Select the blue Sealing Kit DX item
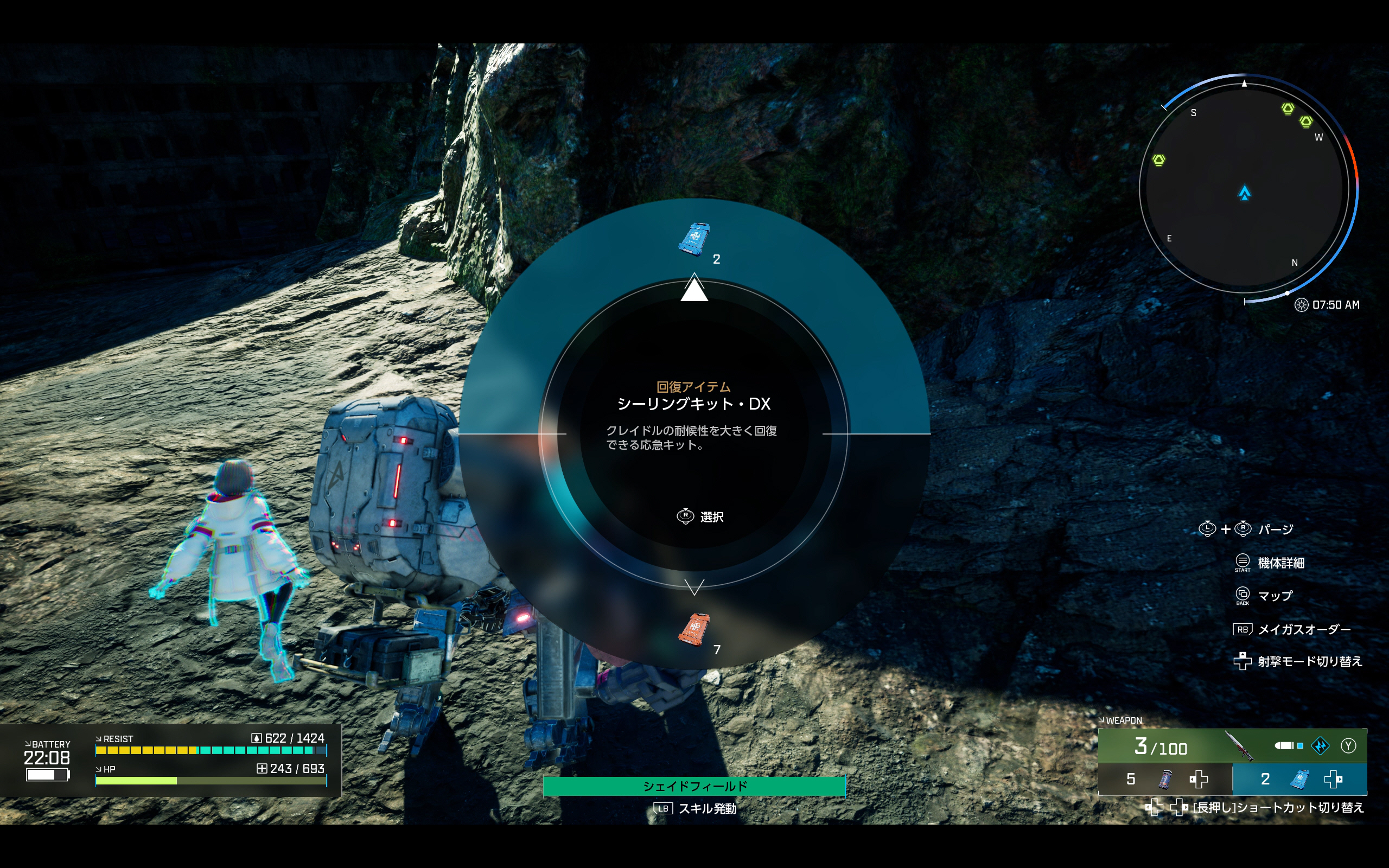Image resolution: width=1389 pixels, height=868 pixels. pyautogui.click(x=694, y=238)
